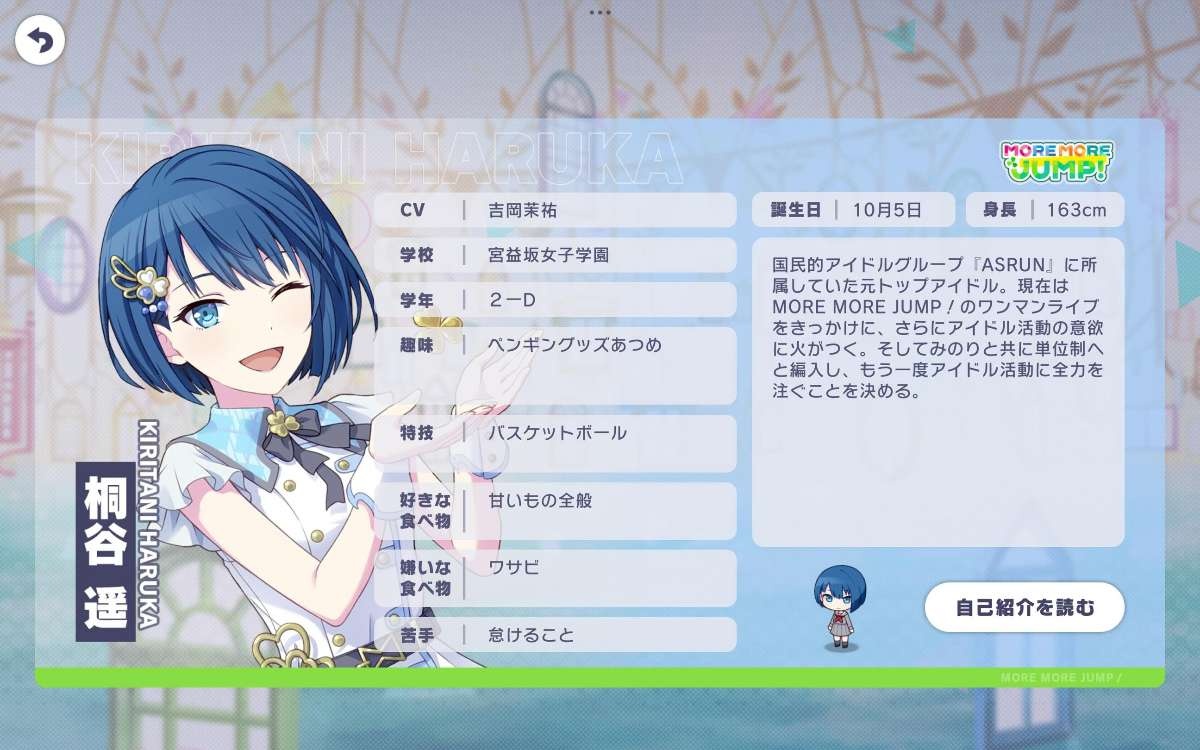Image resolution: width=1200 pixels, height=750 pixels.
Task: Click the three-dot handle at top
Action: [600, 13]
